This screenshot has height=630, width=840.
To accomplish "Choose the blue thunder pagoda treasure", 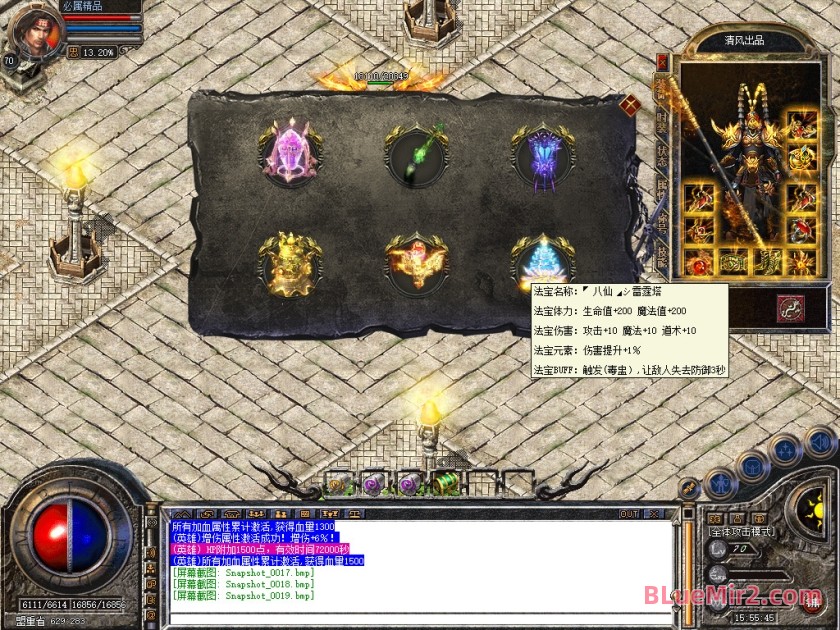I will coord(543,264).
